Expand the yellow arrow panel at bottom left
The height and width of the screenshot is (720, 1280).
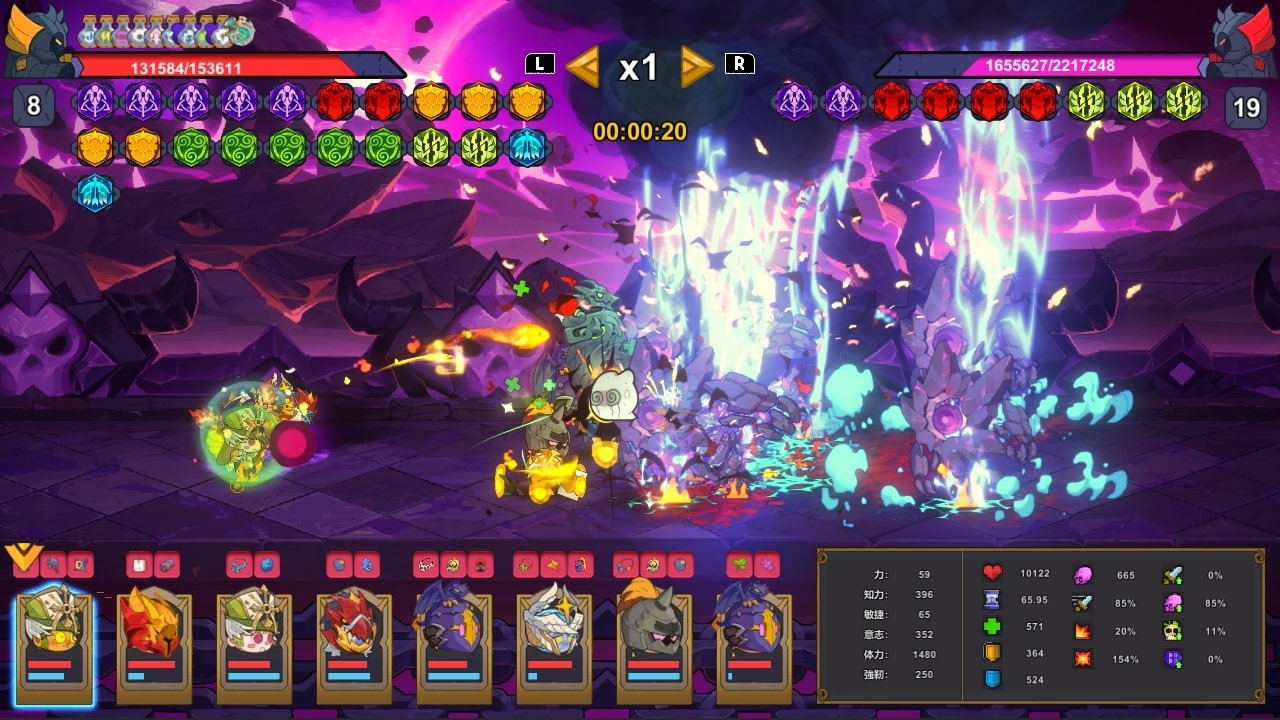[24, 555]
